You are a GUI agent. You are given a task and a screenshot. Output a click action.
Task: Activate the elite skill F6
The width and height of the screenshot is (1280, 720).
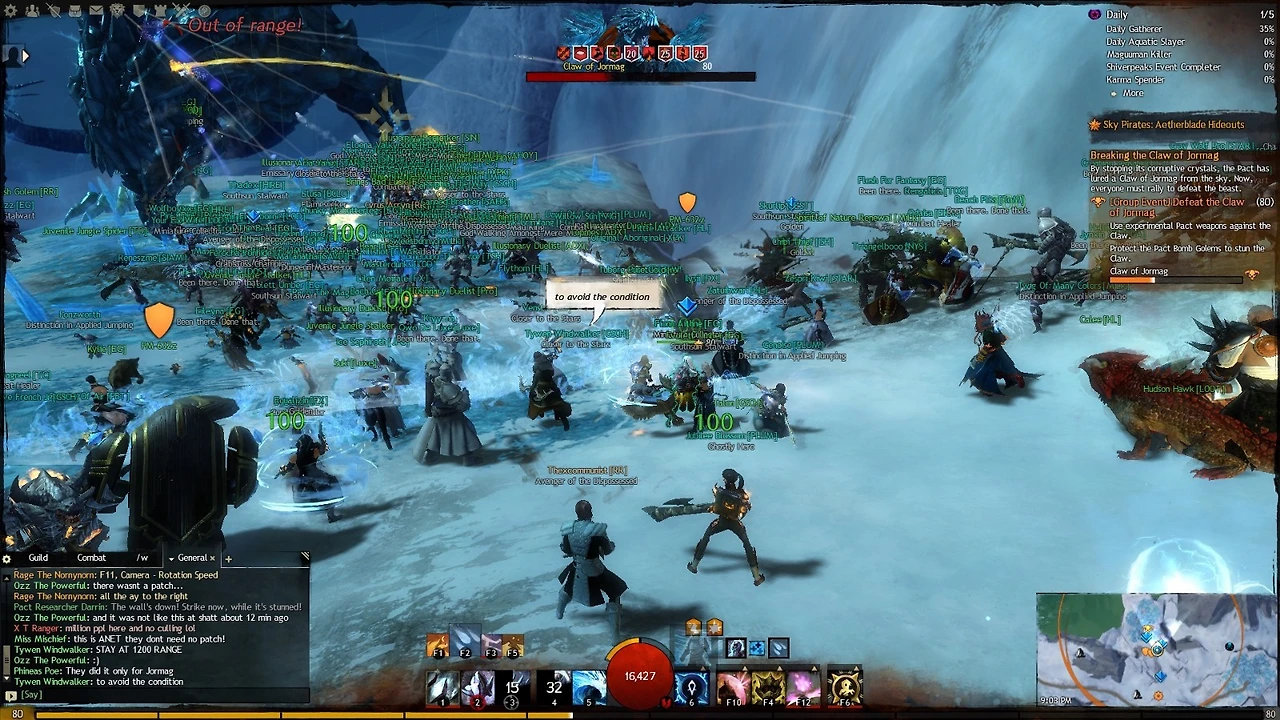tap(845, 688)
